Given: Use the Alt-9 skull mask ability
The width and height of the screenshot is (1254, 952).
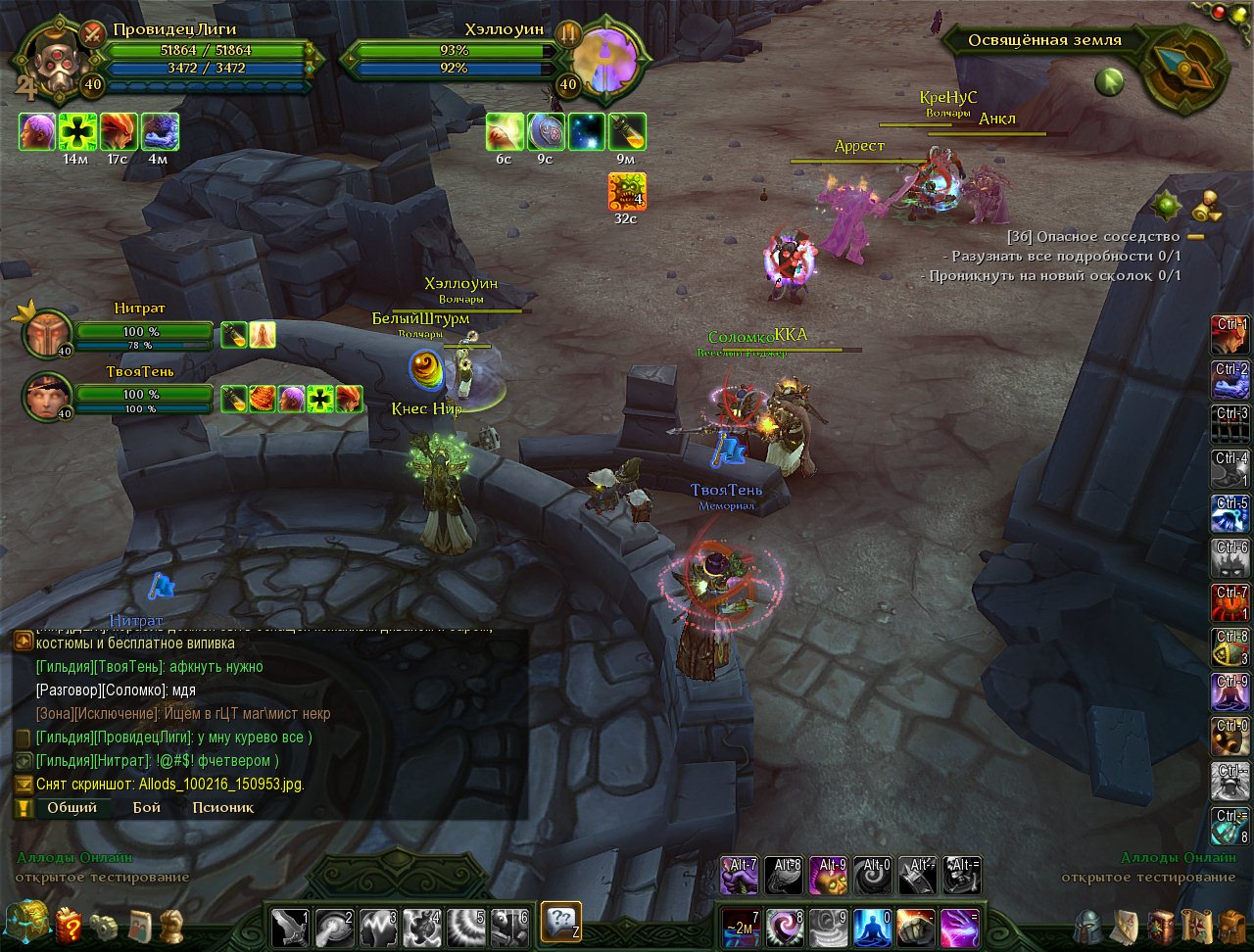Looking at the screenshot, I should [x=828, y=876].
